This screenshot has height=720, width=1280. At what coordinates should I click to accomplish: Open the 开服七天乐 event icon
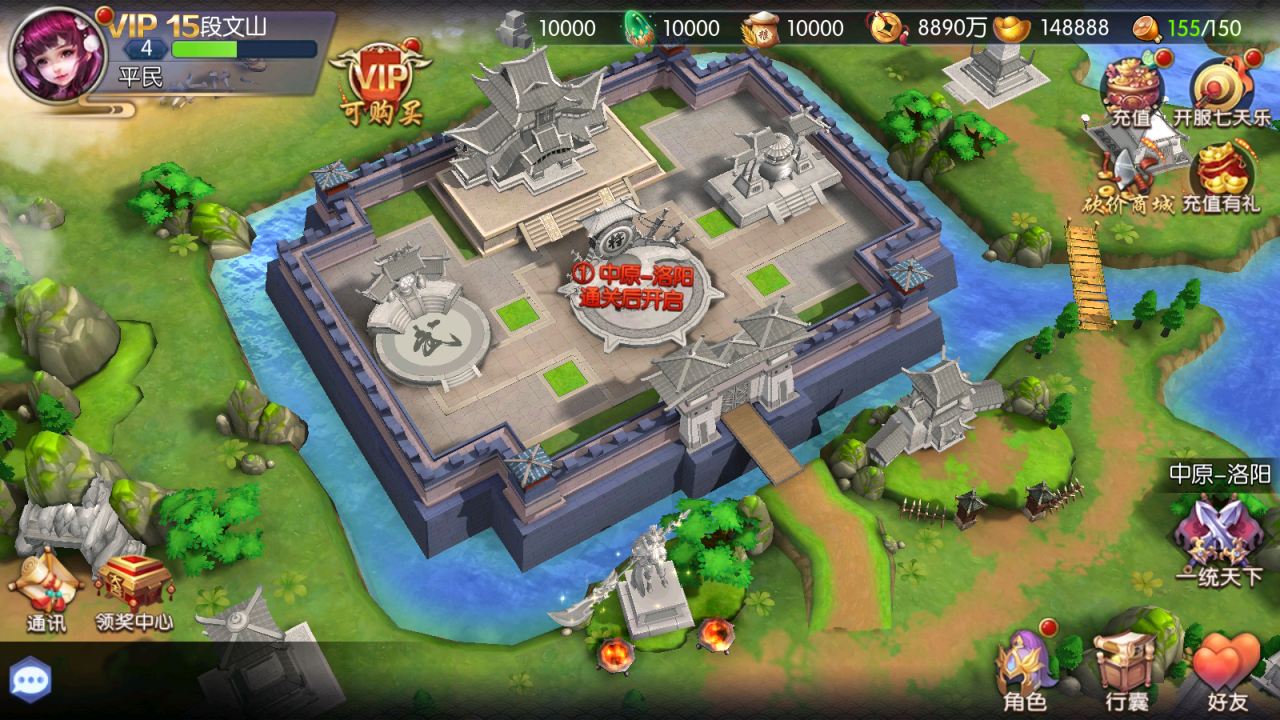pos(1222,92)
